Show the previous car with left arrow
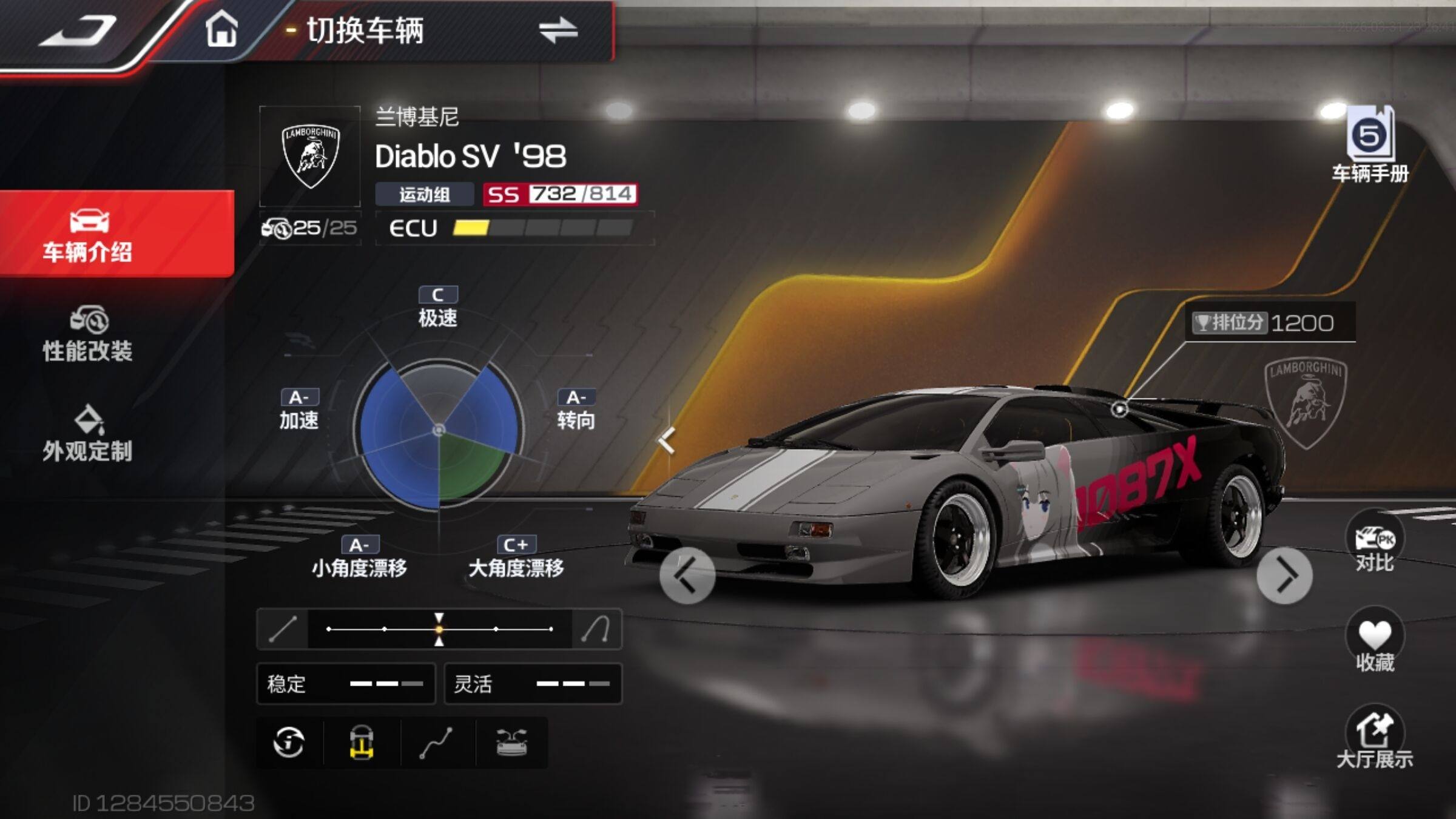Screen dimensions: 1456x819 tap(687, 576)
